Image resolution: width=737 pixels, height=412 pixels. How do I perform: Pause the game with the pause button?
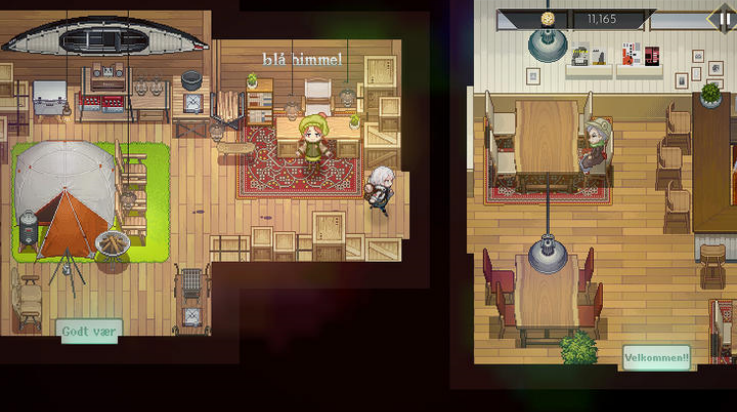[x=724, y=18]
